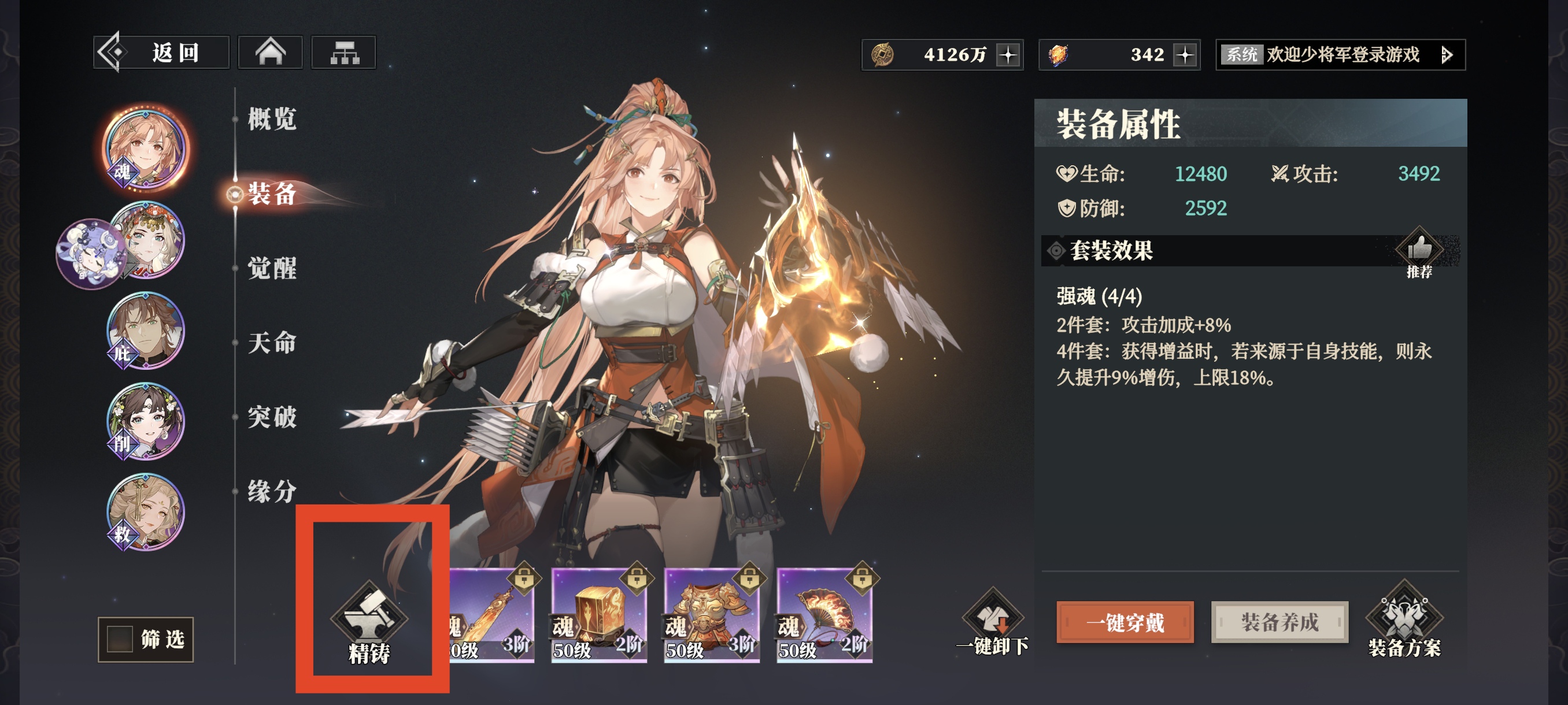Add more gold coins with plus
Screen dimensions: 1568x705
1008,55
